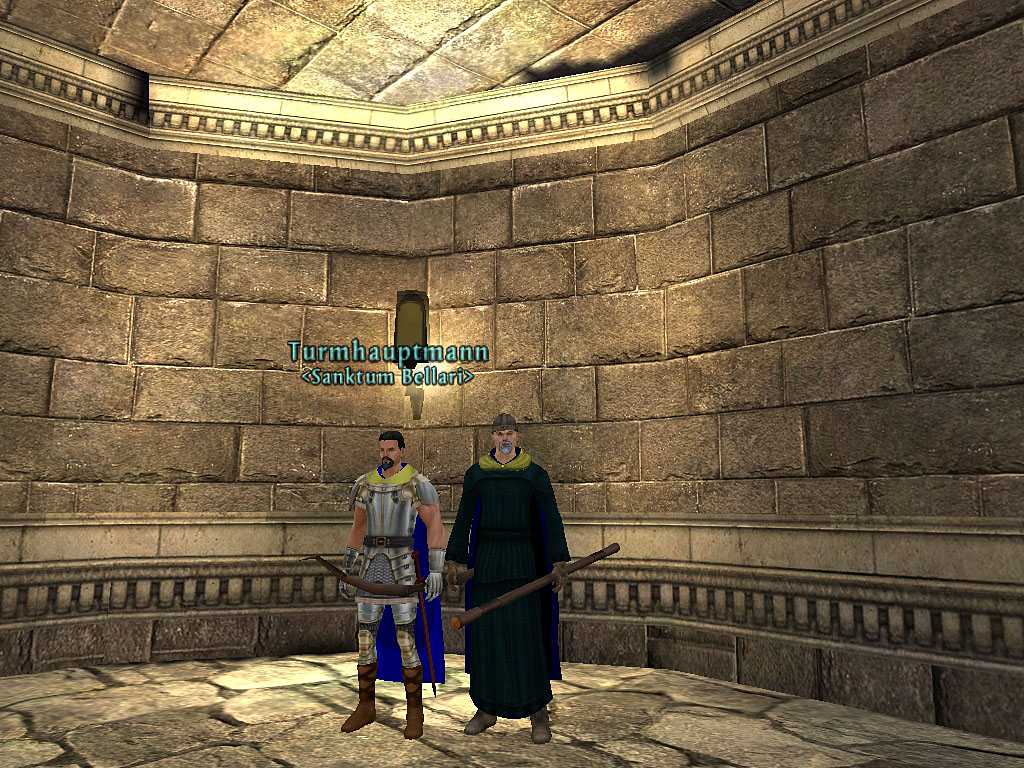Screen dimensions: 1024x768
Task: Select the Turmhauptmann nameplate
Action: point(388,352)
